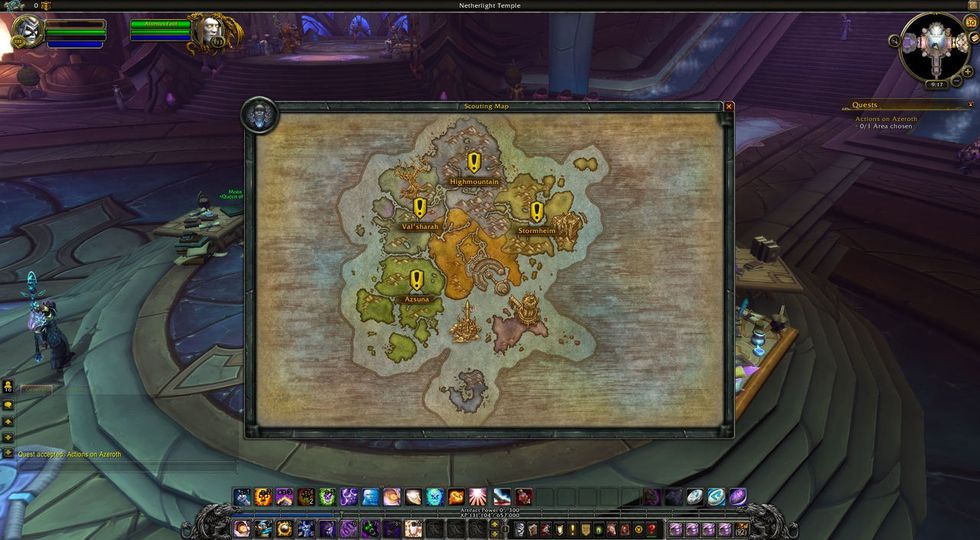Open the Scouting Map's round portrait icon
Image resolution: width=980 pixels, height=540 pixels.
259,116
